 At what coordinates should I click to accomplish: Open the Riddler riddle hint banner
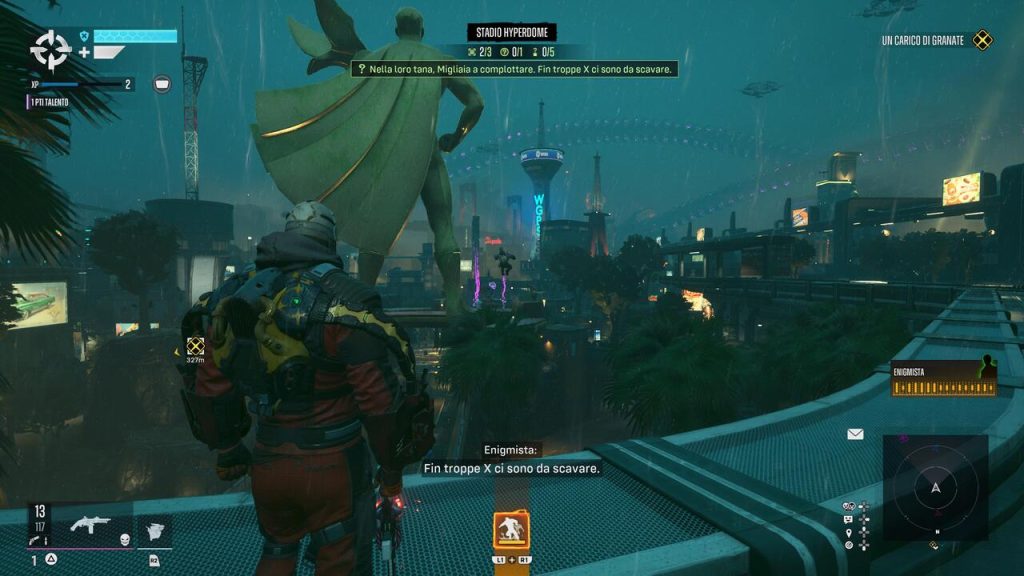tap(515, 69)
